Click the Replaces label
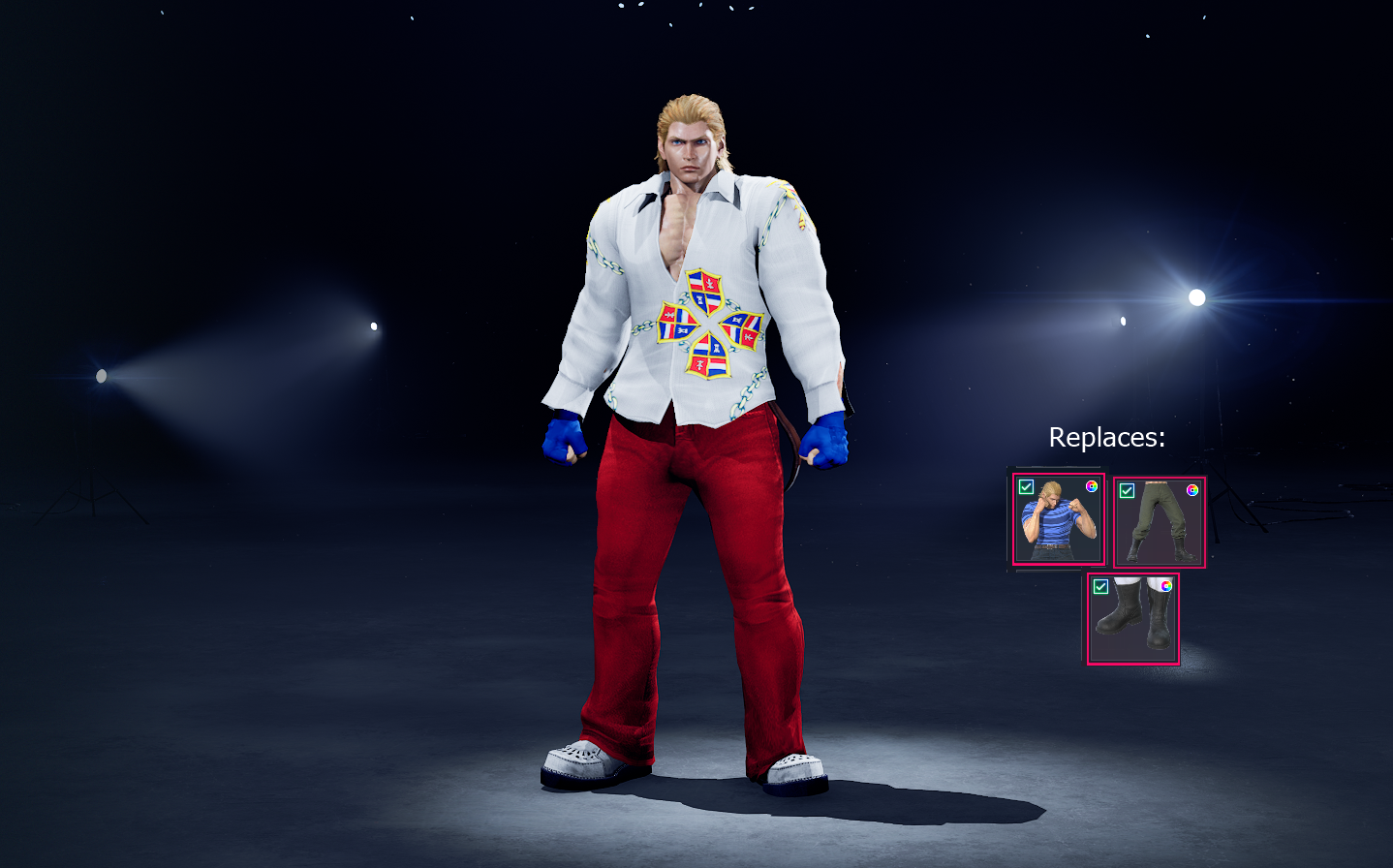Image resolution: width=1393 pixels, height=868 pixels. pos(1105,438)
